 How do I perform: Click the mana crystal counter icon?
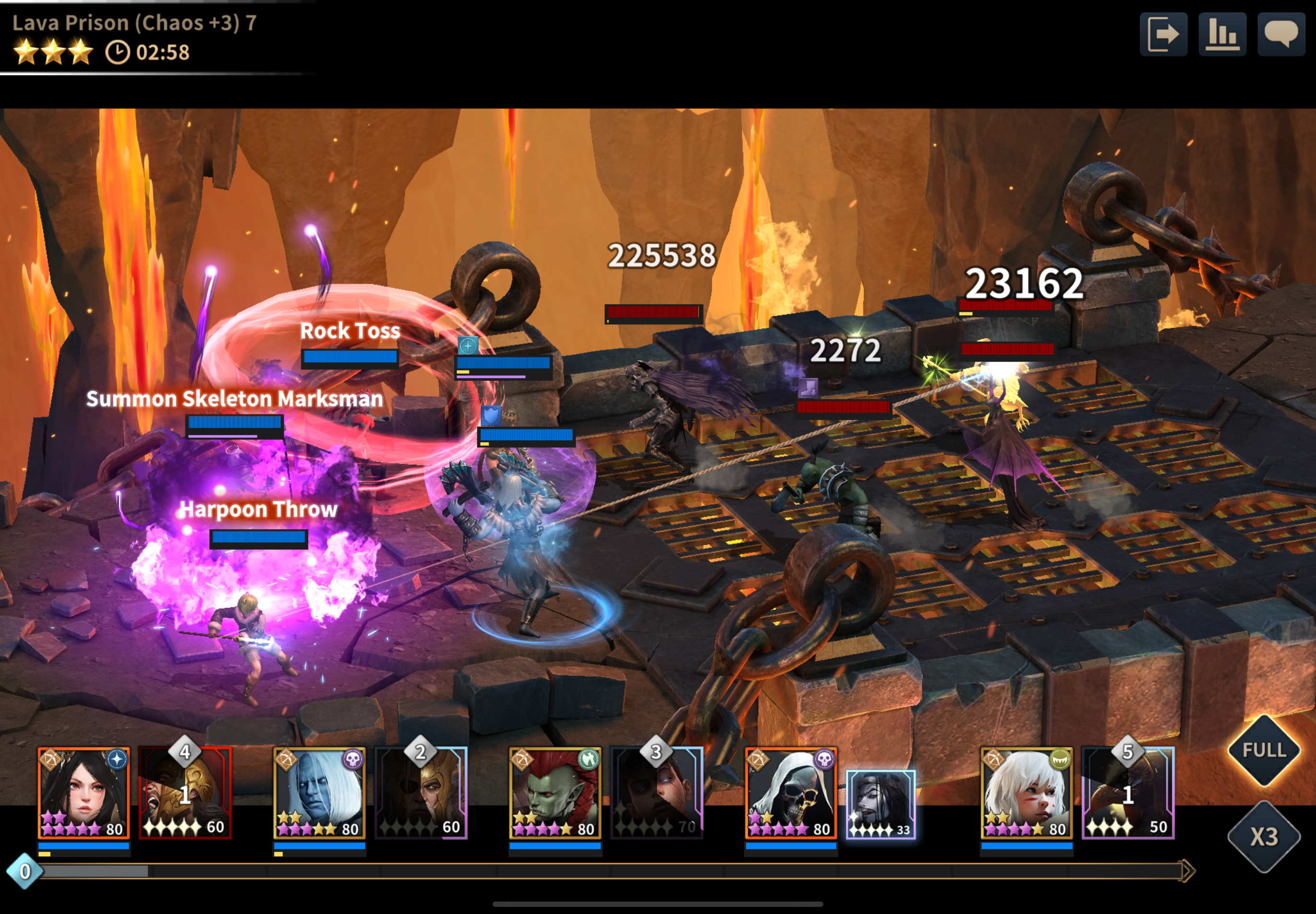24,871
